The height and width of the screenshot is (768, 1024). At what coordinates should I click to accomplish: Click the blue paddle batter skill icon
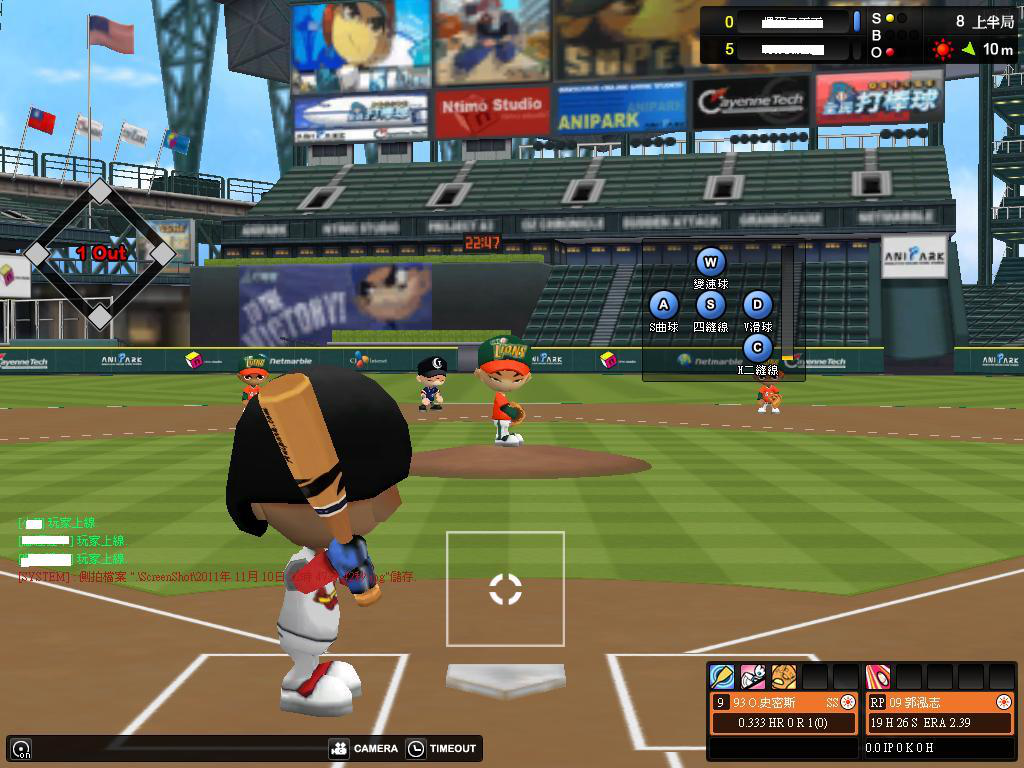tap(721, 677)
